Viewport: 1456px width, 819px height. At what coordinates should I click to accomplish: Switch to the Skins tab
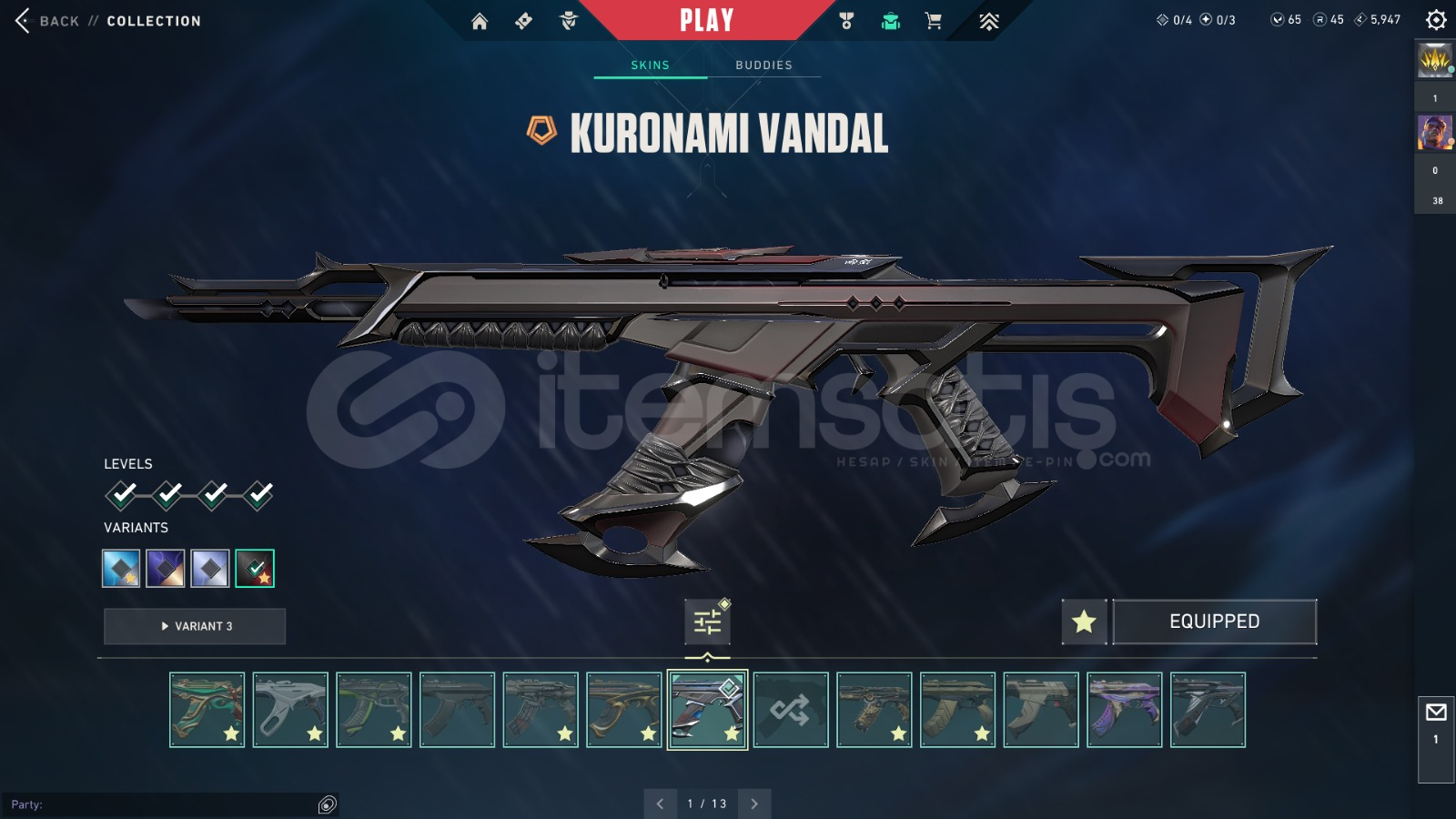(x=651, y=65)
